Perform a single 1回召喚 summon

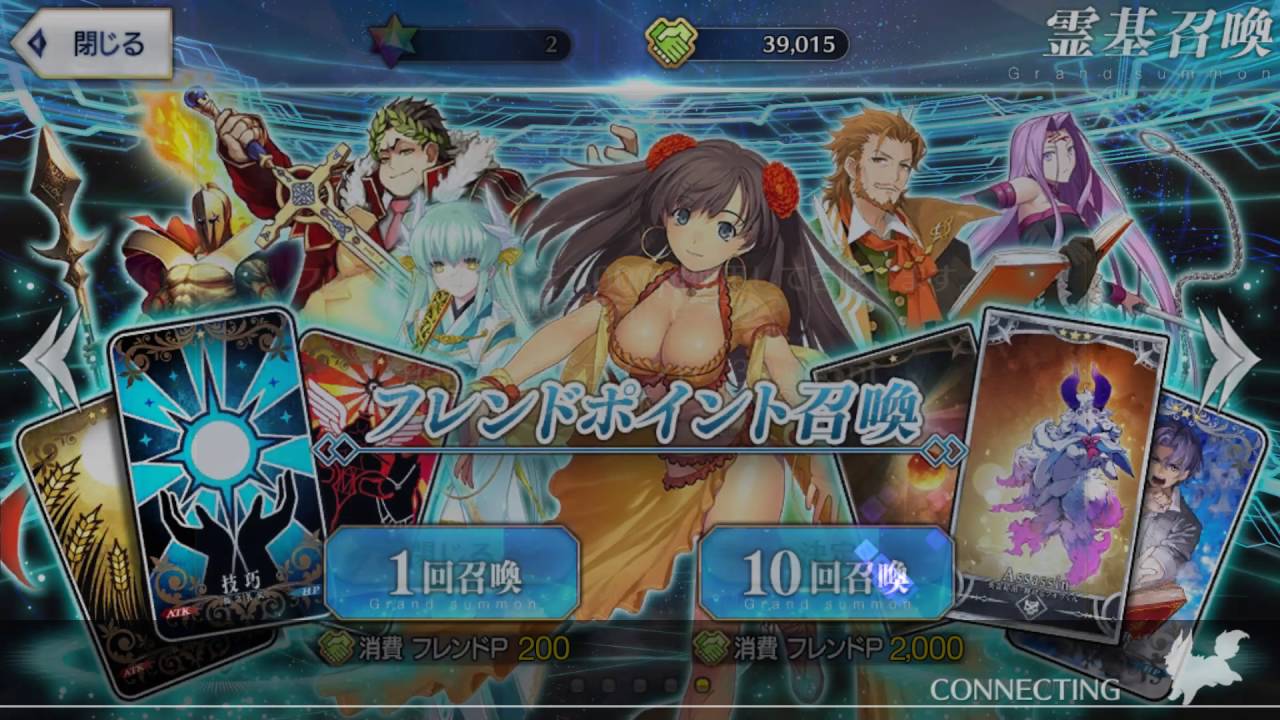(x=452, y=574)
